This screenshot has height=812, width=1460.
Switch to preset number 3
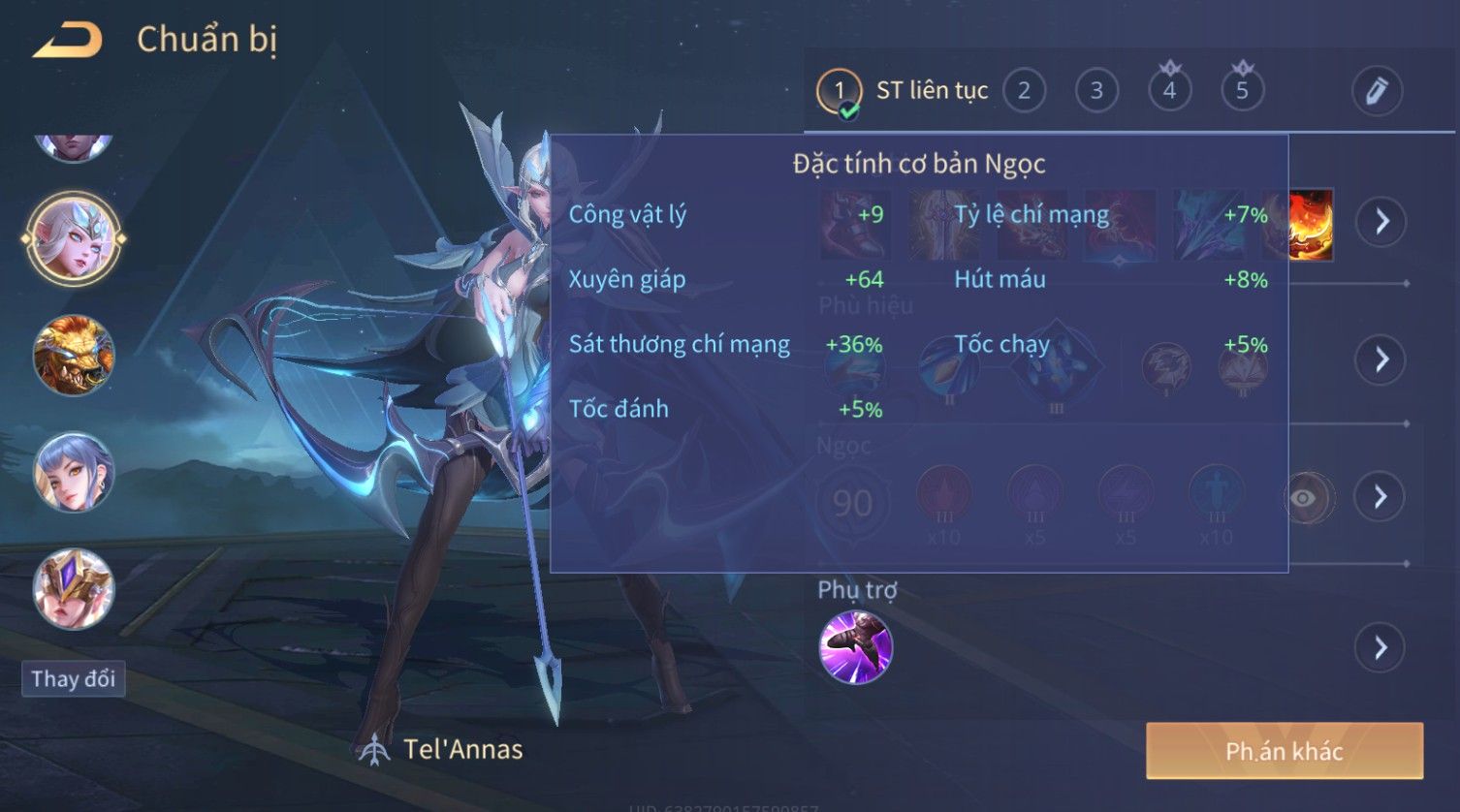coord(1096,91)
